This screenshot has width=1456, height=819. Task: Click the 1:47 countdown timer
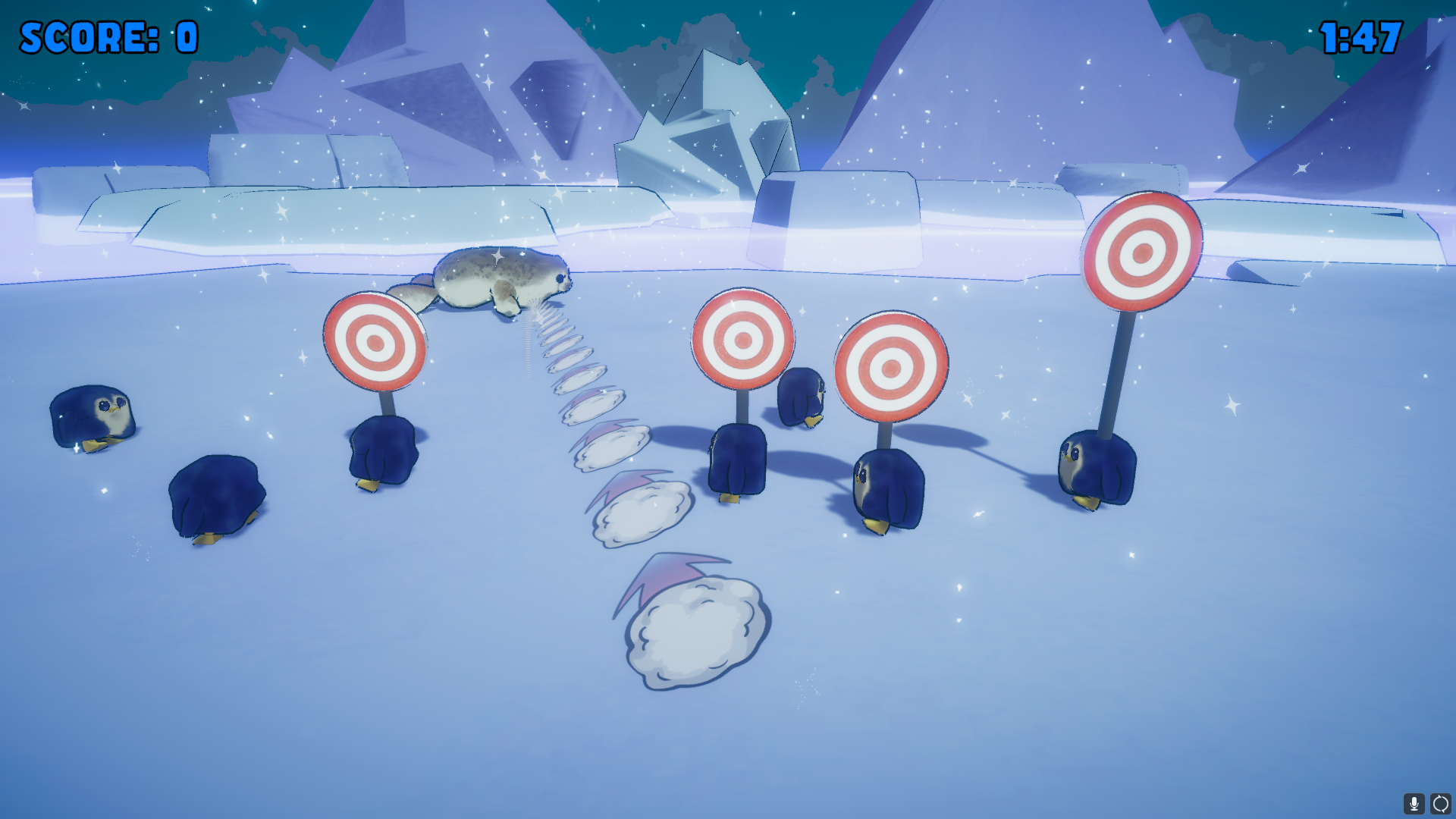click(x=1360, y=36)
